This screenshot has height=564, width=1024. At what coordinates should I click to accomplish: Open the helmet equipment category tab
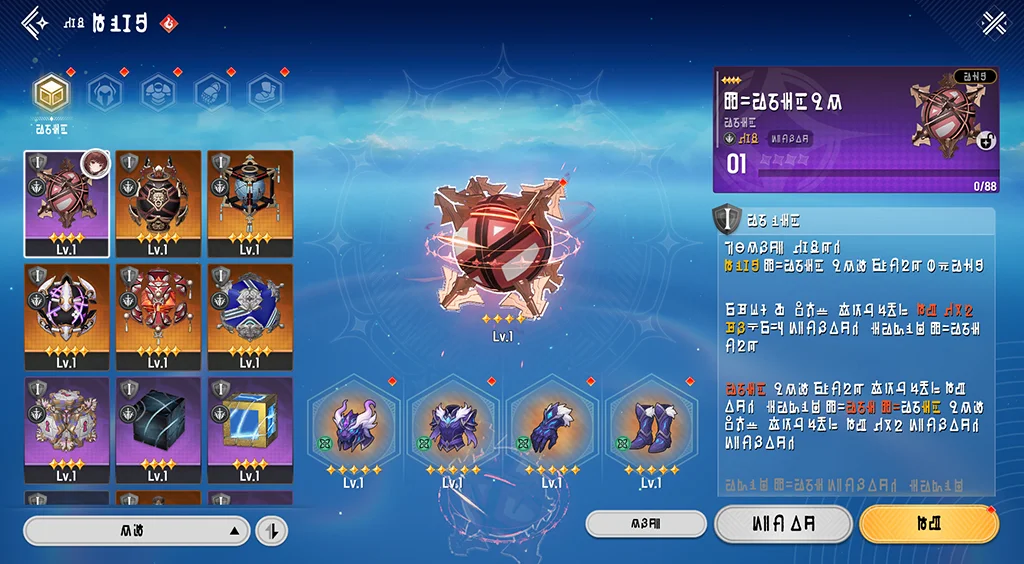(104, 93)
